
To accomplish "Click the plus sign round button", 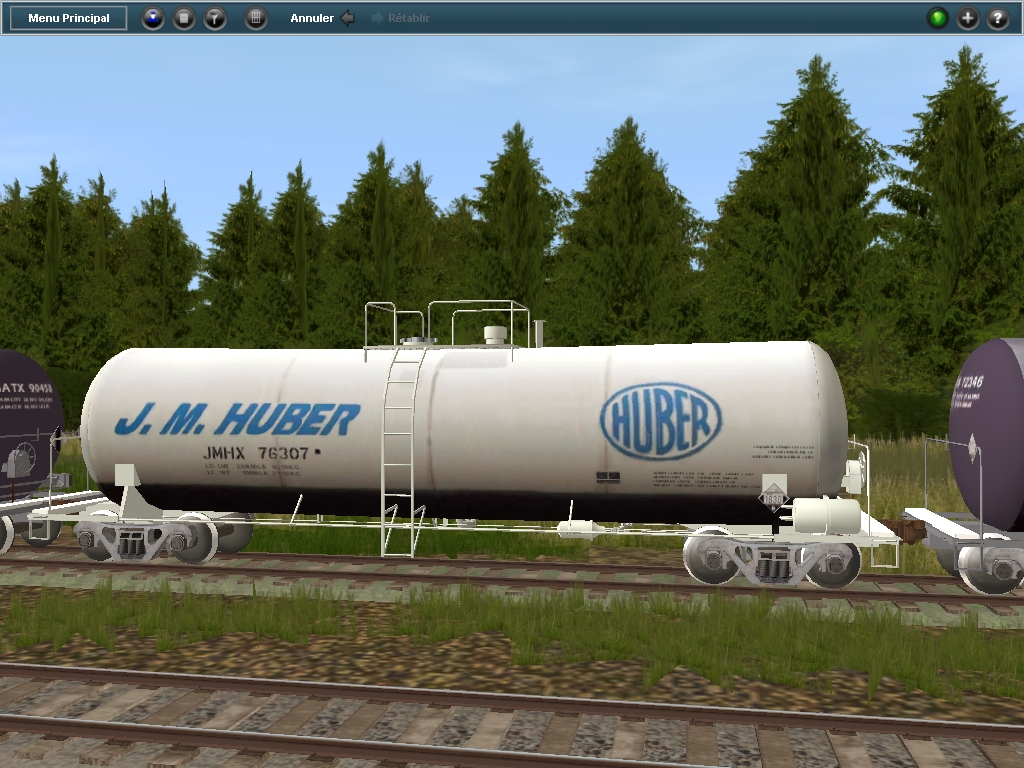I will 968,18.
